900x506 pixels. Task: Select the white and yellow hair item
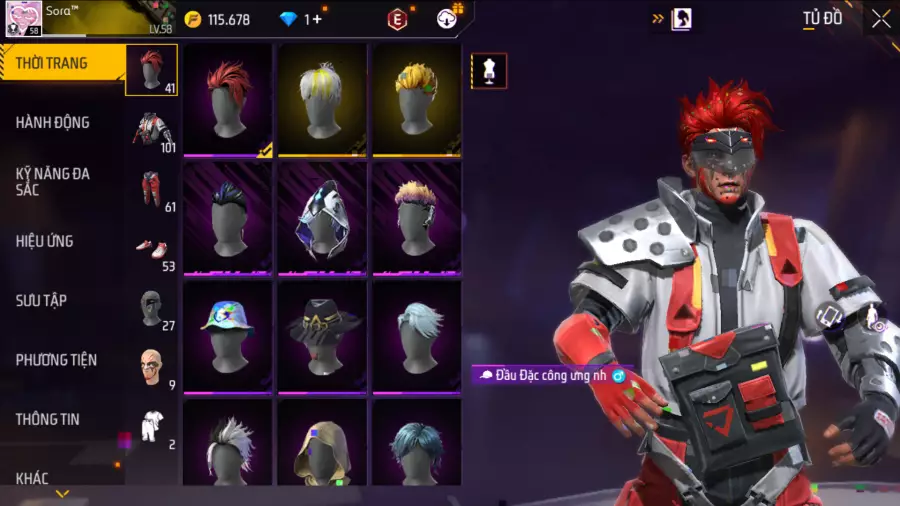pyautogui.click(x=323, y=98)
